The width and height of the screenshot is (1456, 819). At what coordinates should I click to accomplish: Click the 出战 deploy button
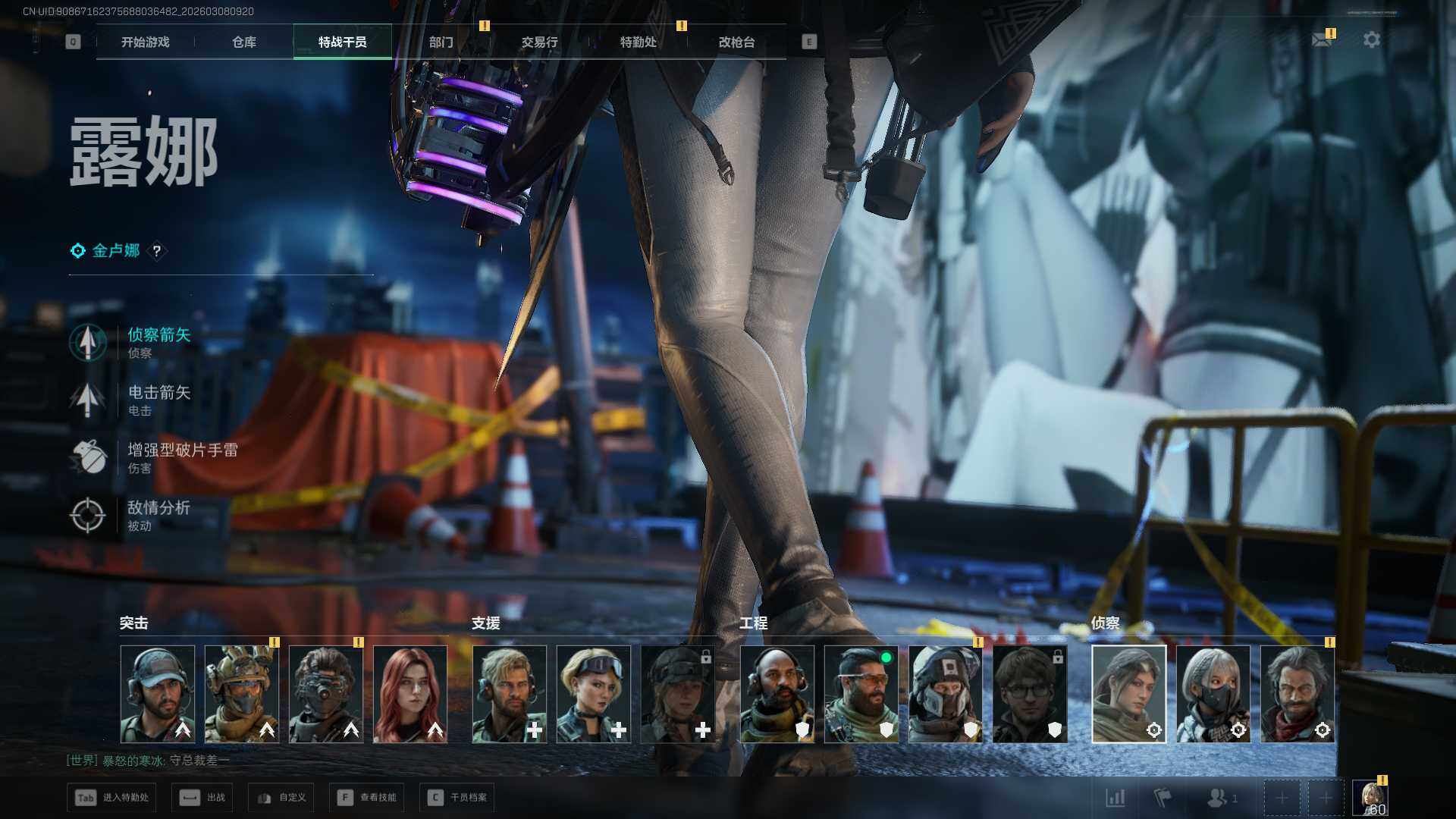202,798
